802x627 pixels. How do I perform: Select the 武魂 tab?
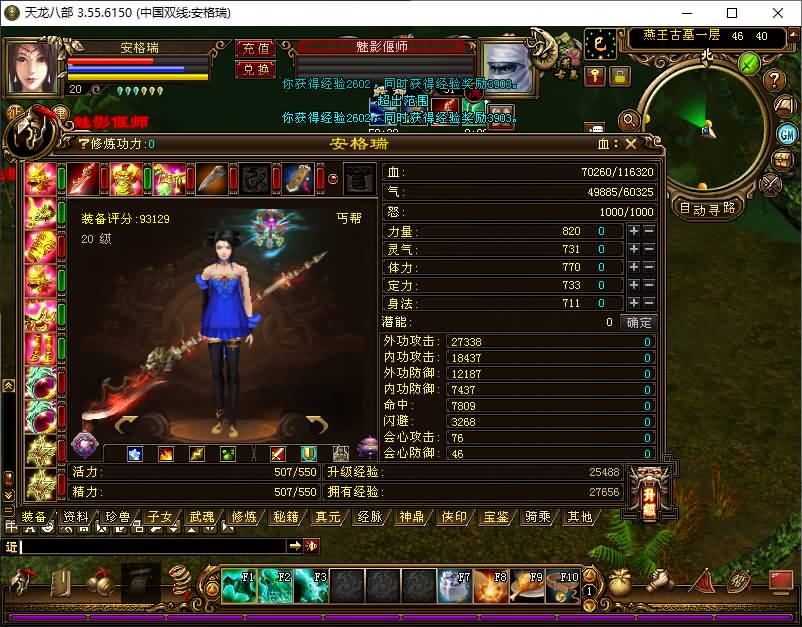(x=201, y=517)
